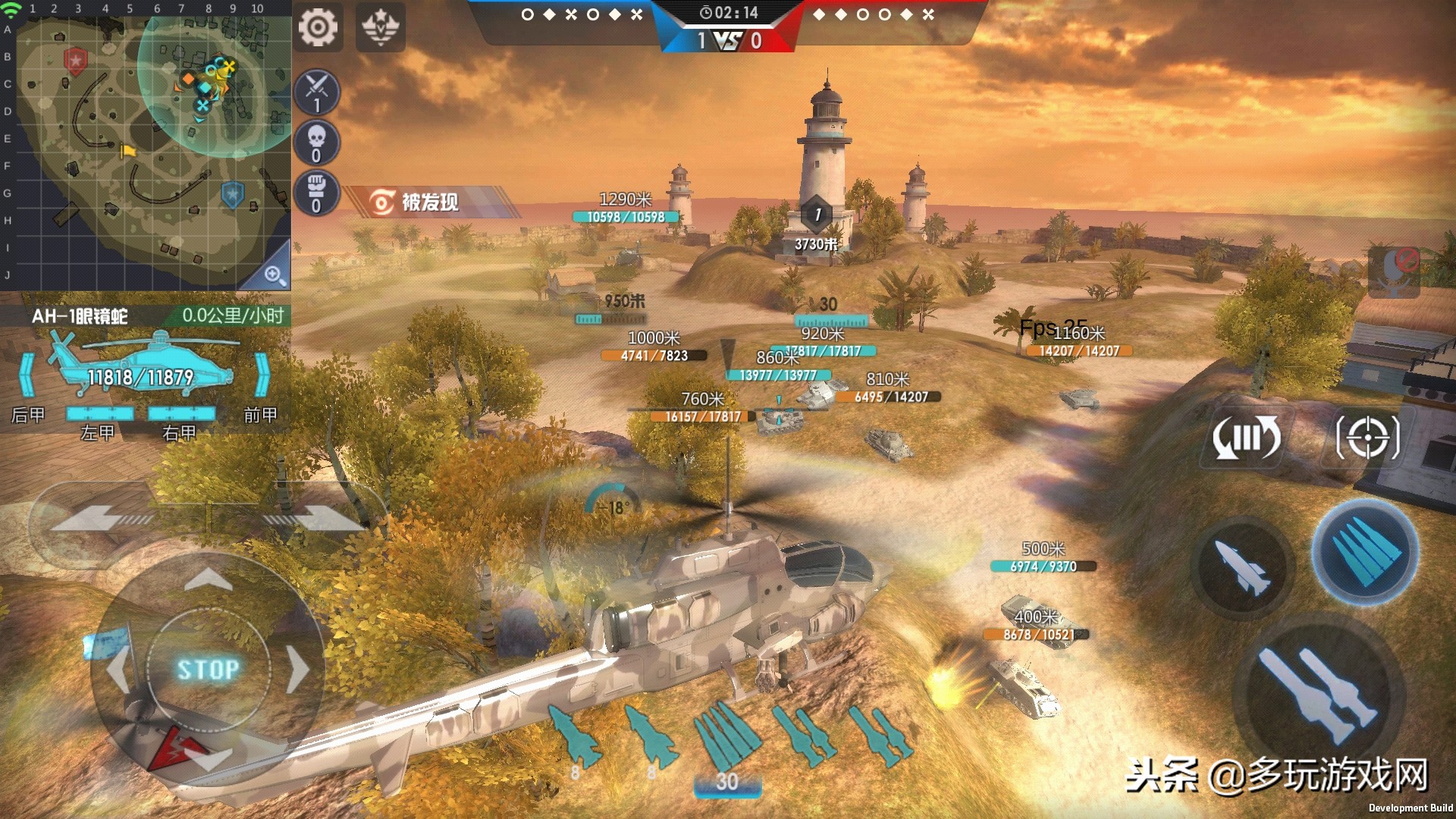
Task: Steer right with the movement pad arrow
Action: (x=298, y=669)
